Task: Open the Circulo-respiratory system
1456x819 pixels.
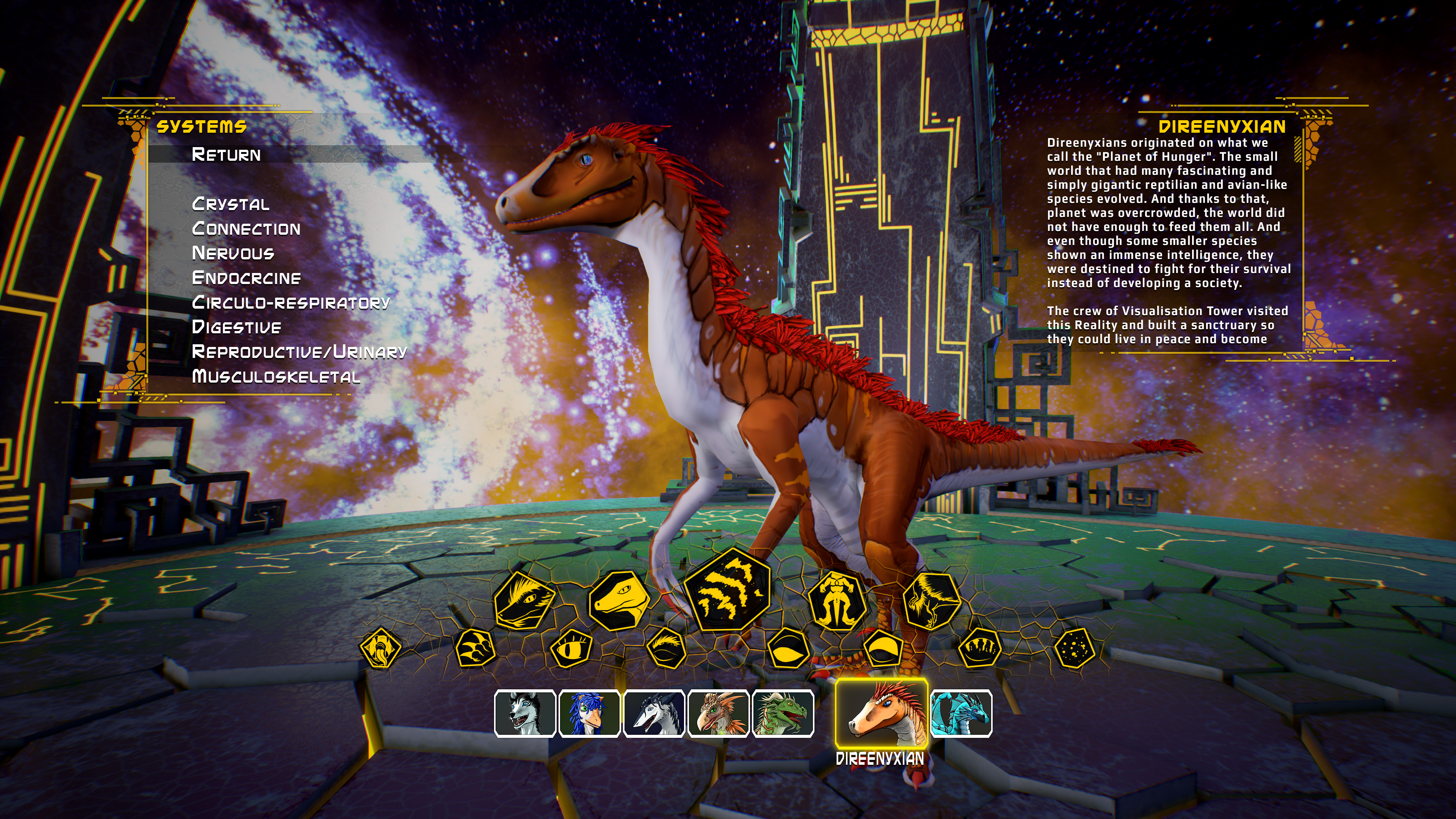Action: point(291,303)
